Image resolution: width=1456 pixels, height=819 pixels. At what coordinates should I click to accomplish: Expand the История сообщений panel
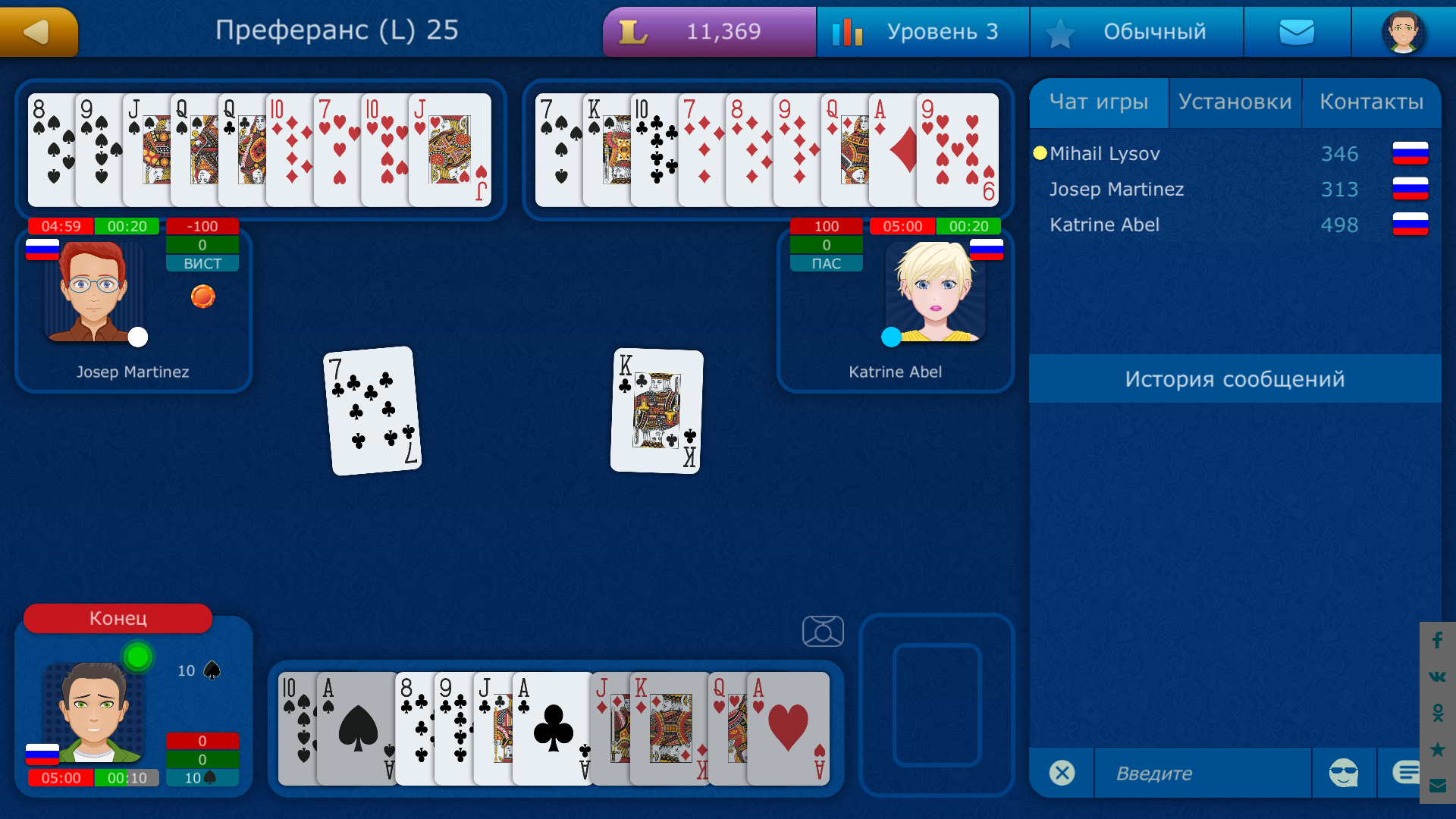pos(1236,379)
